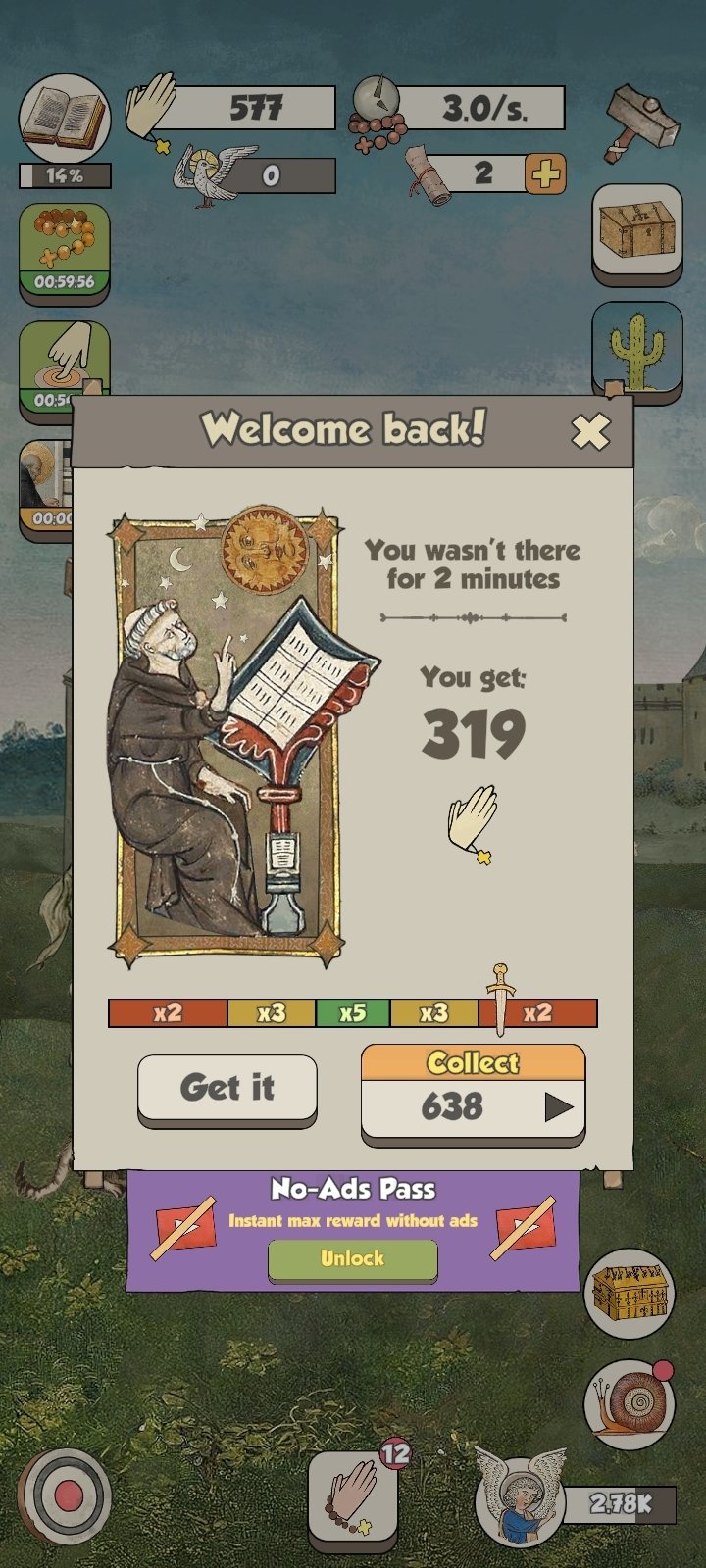This screenshot has width=706, height=1568.
Task: Activate the rosary beads timed boost
Action: (65, 250)
